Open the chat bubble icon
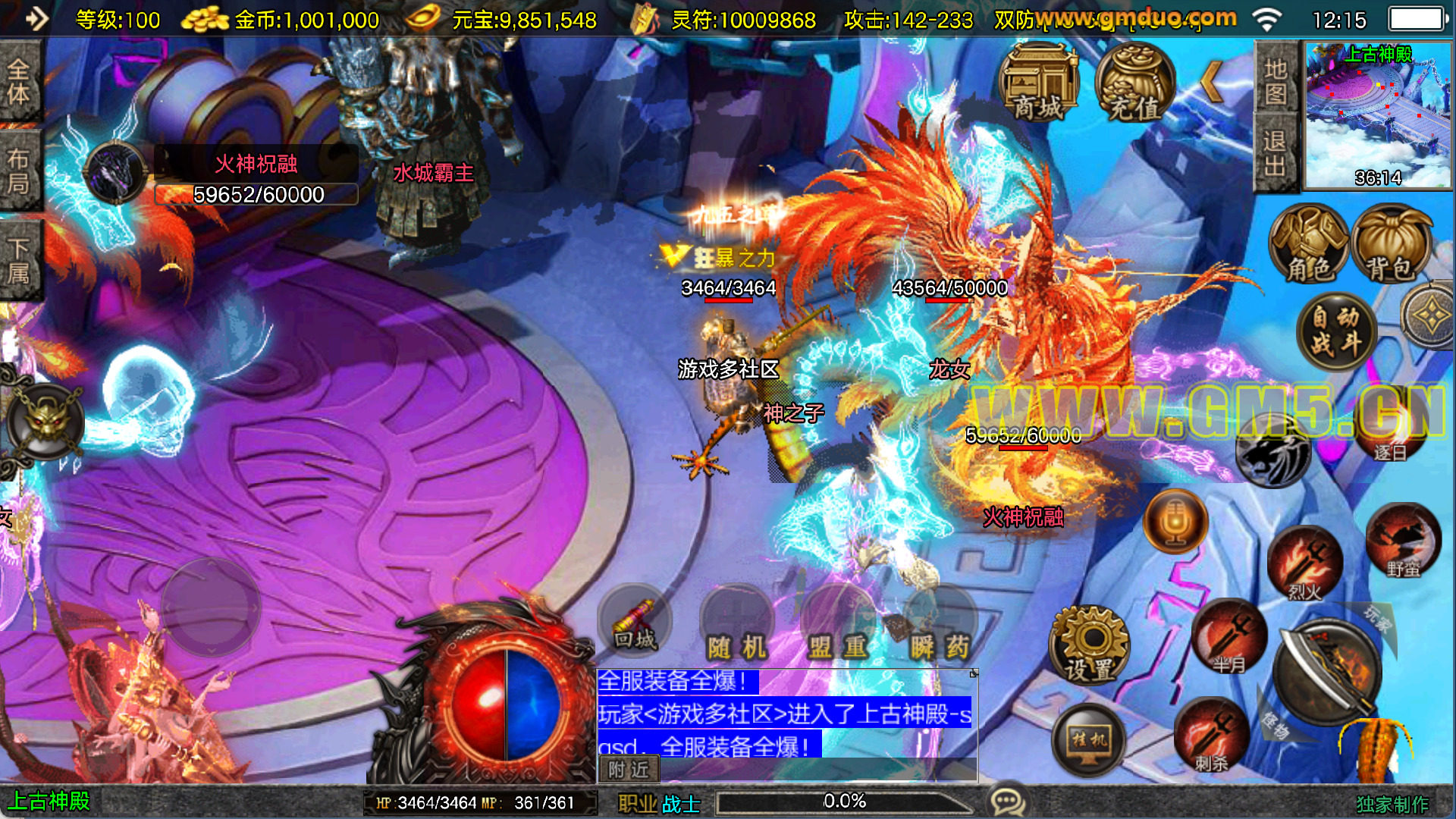The height and width of the screenshot is (819, 1456). (1008, 801)
